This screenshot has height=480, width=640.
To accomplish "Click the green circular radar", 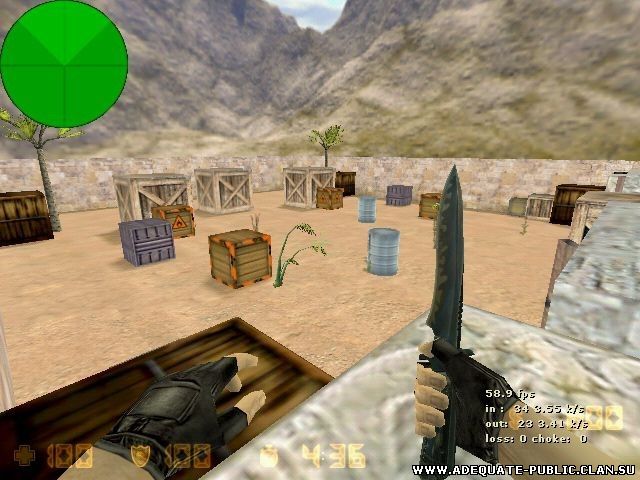I will (x=64, y=64).
